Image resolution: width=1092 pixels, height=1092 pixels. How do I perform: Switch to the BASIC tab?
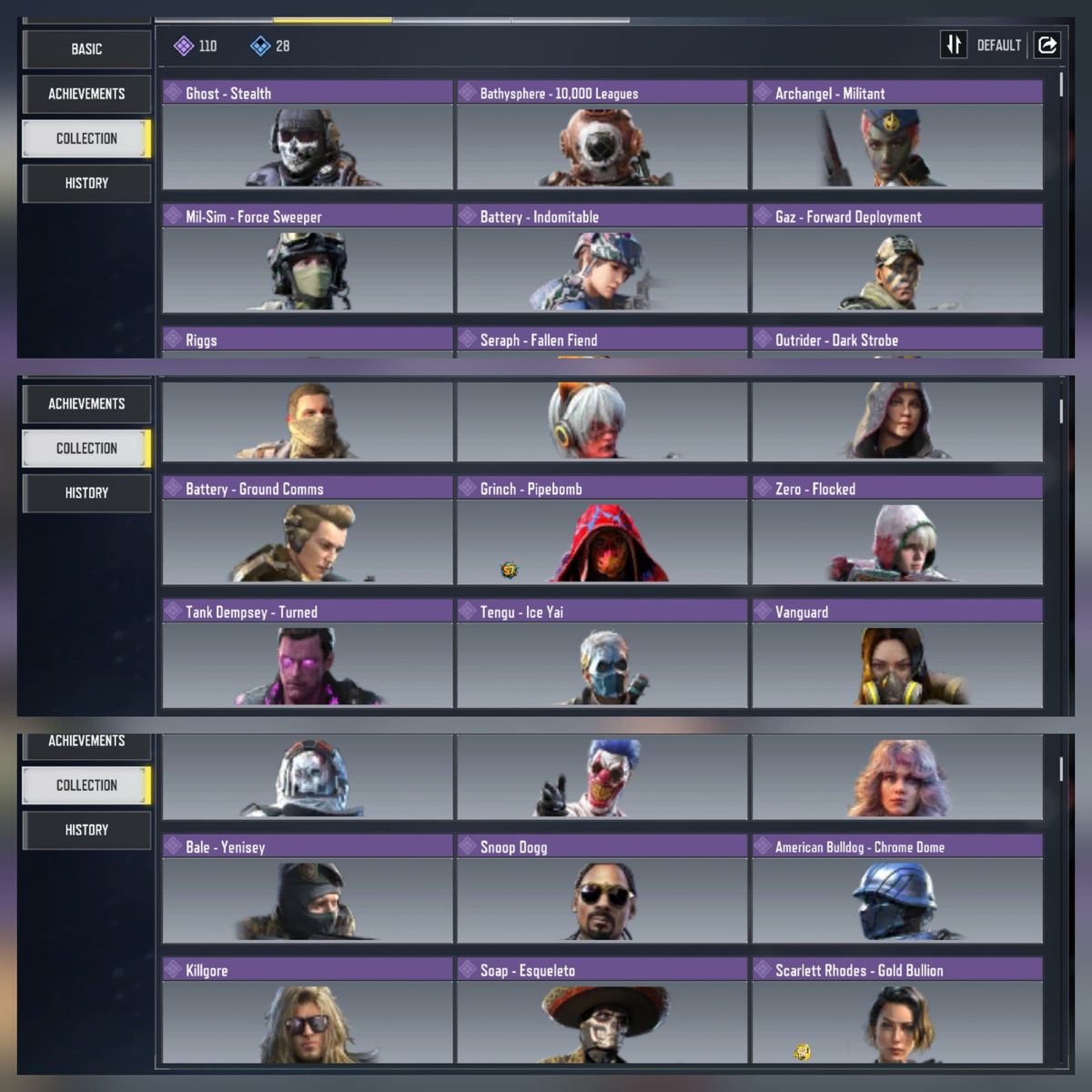click(x=86, y=49)
